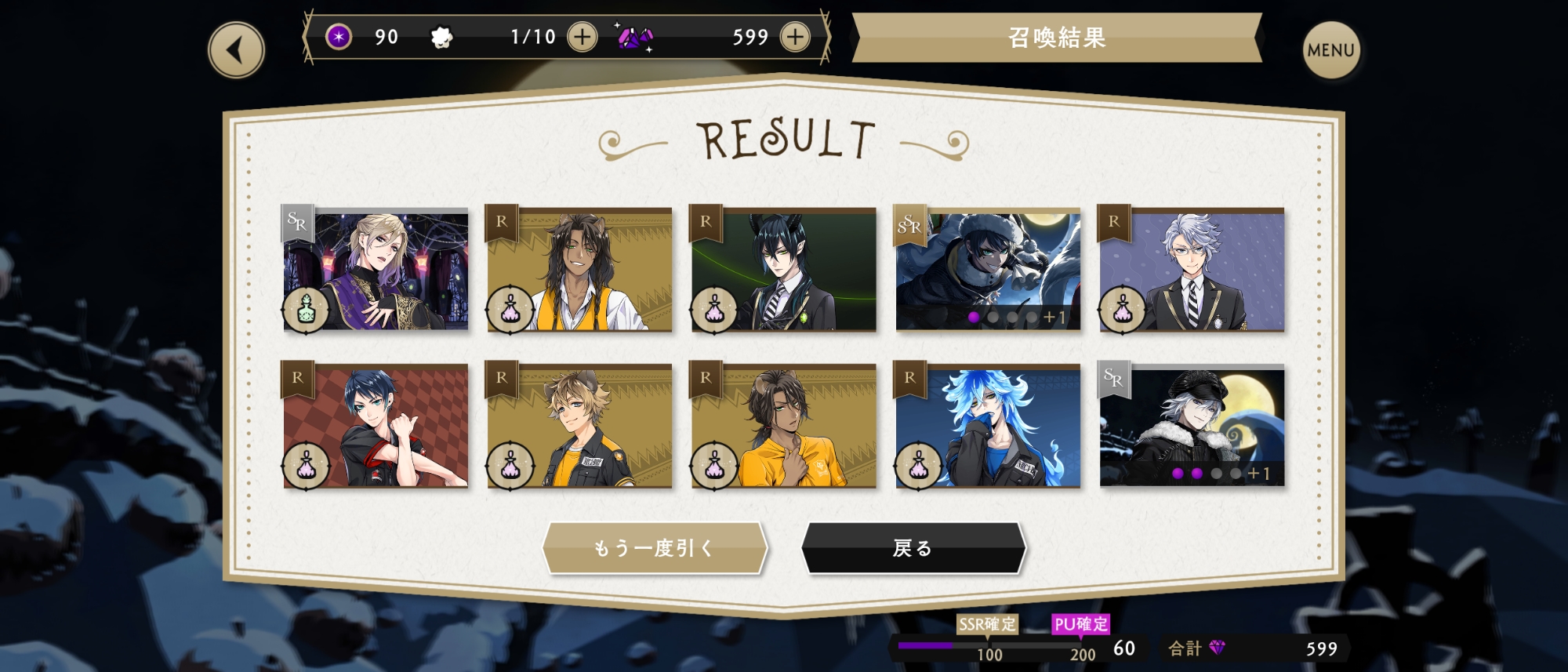Go back with the arrow button
Viewport: 1568px width, 672px height.
pyautogui.click(x=236, y=50)
